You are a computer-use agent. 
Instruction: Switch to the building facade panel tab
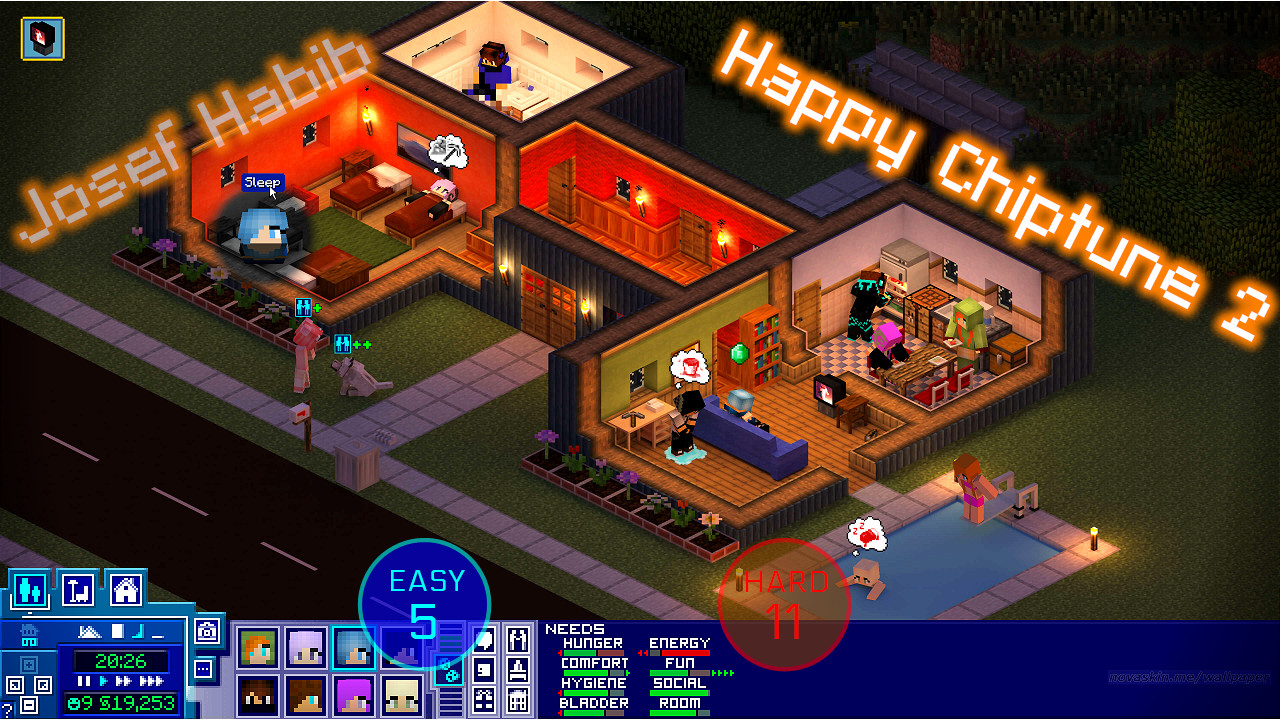(518, 698)
